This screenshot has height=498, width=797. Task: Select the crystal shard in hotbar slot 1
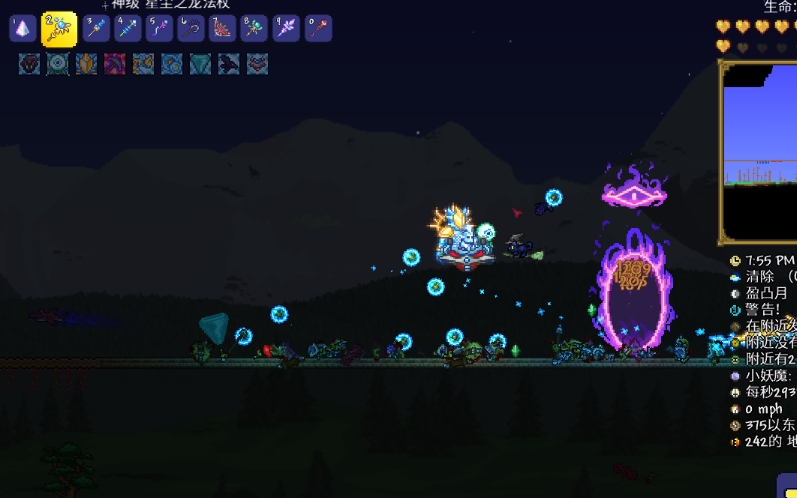23,28
